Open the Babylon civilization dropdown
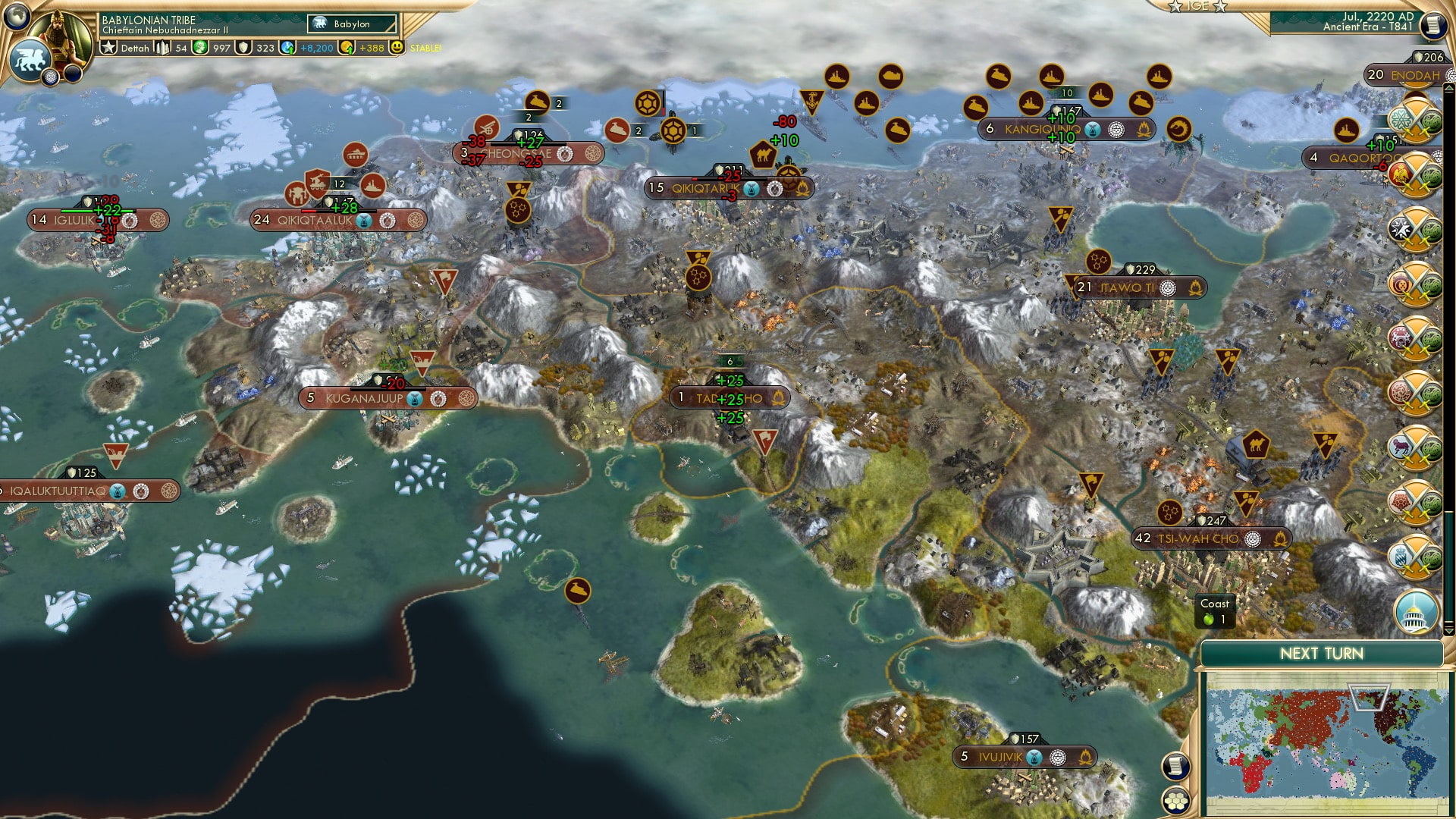This screenshot has width=1456, height=819. (351, 24)
